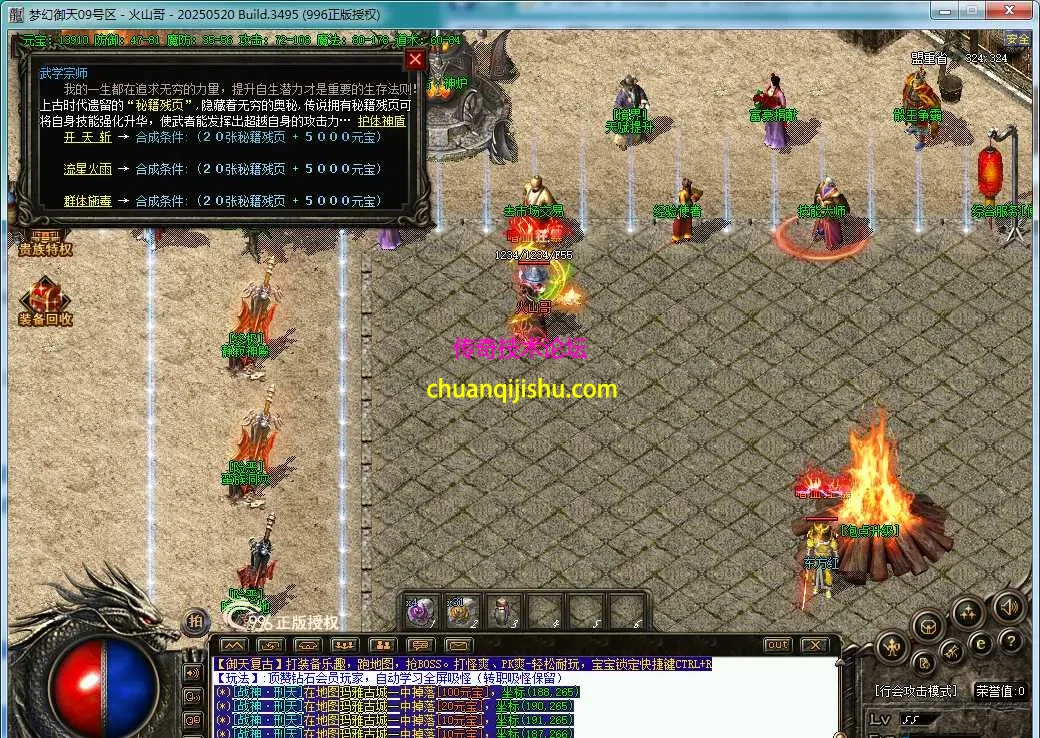Choose the 开天斩 skill synthesis link
The image size is (1040, 738).
[x=88, y=138]
